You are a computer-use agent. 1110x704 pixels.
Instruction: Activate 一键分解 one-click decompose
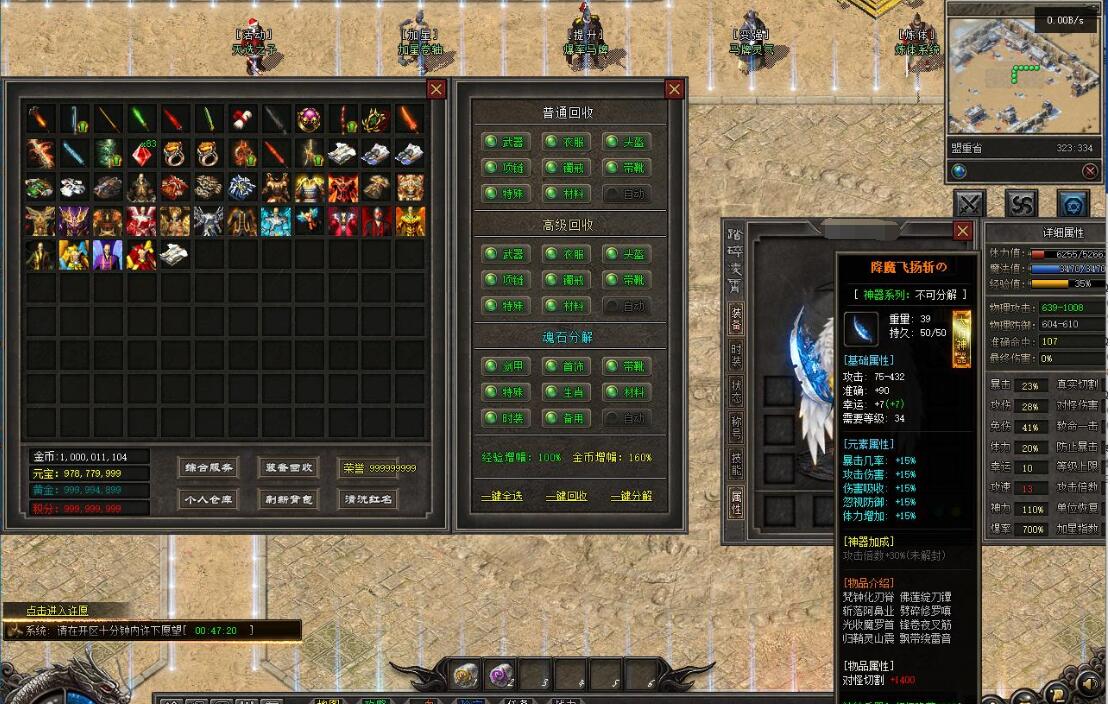(631, 496)
